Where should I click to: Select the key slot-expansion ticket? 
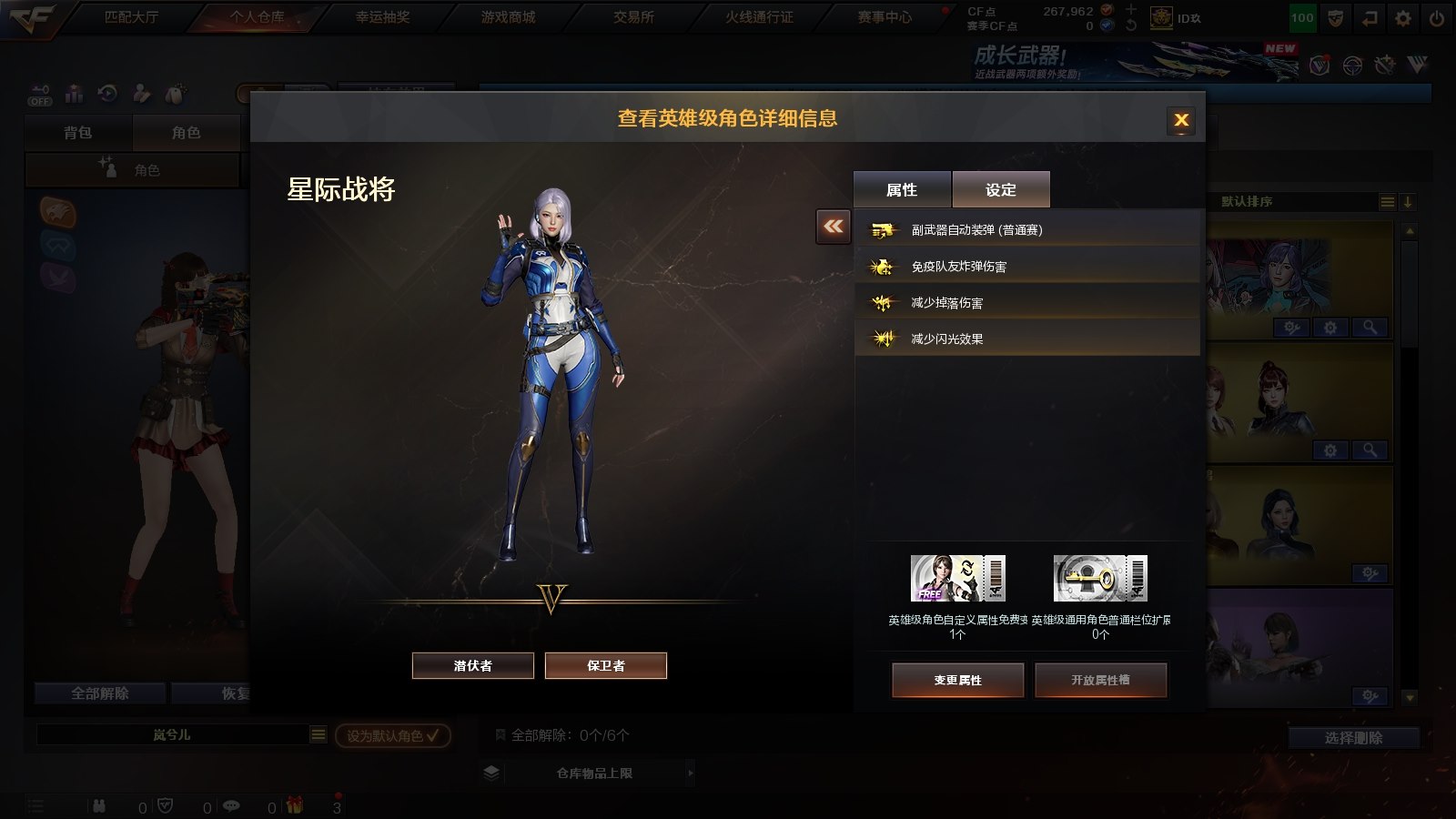(x=1100, y=579)
